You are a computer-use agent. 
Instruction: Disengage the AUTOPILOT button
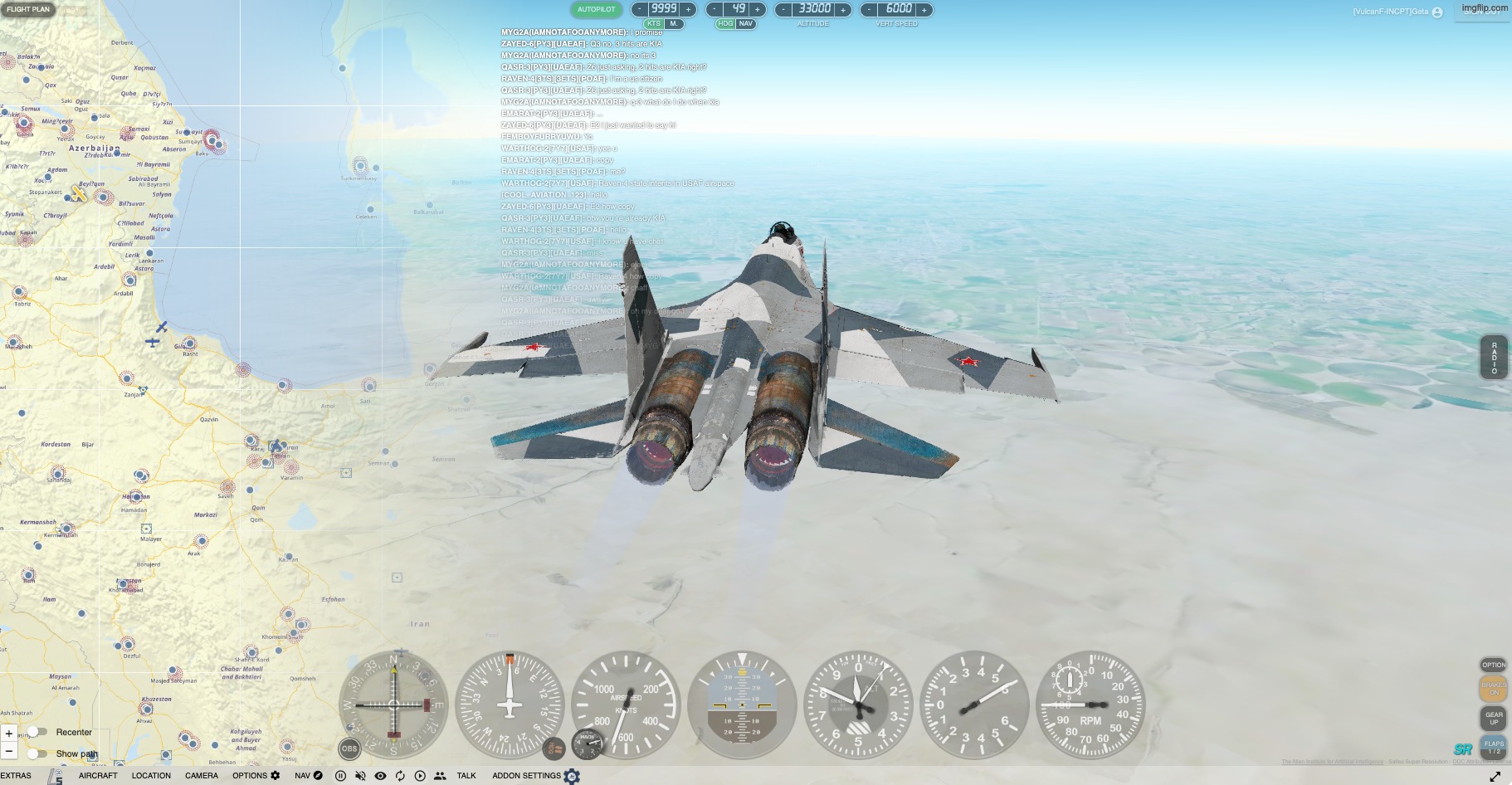click(595, 9)
